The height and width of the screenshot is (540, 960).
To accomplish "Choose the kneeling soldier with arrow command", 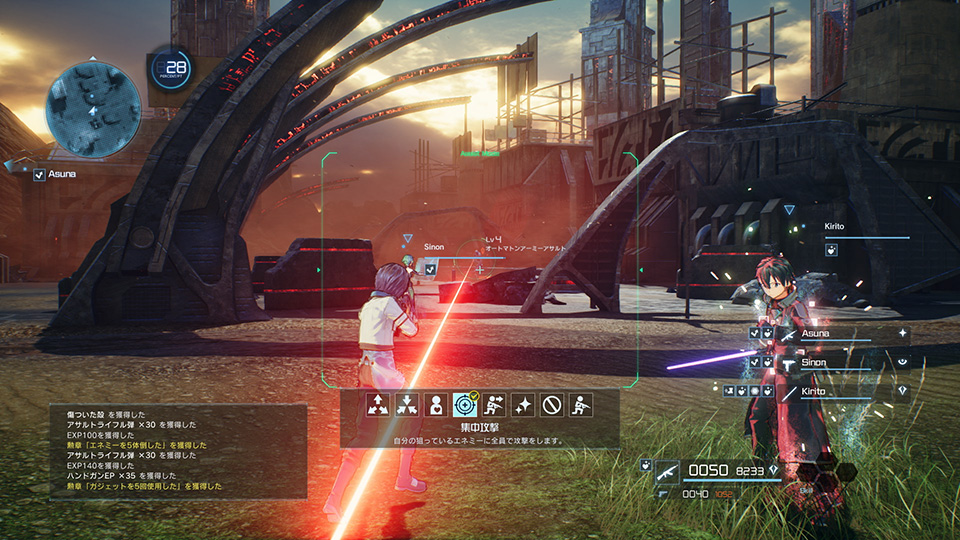I will (x=494, y=405).
